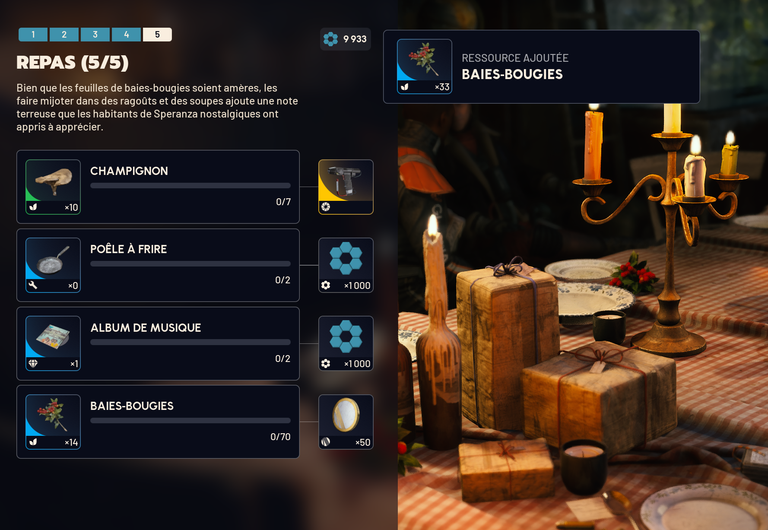
Task: Select the Baies-bougies requirement row
Action: 158,421
